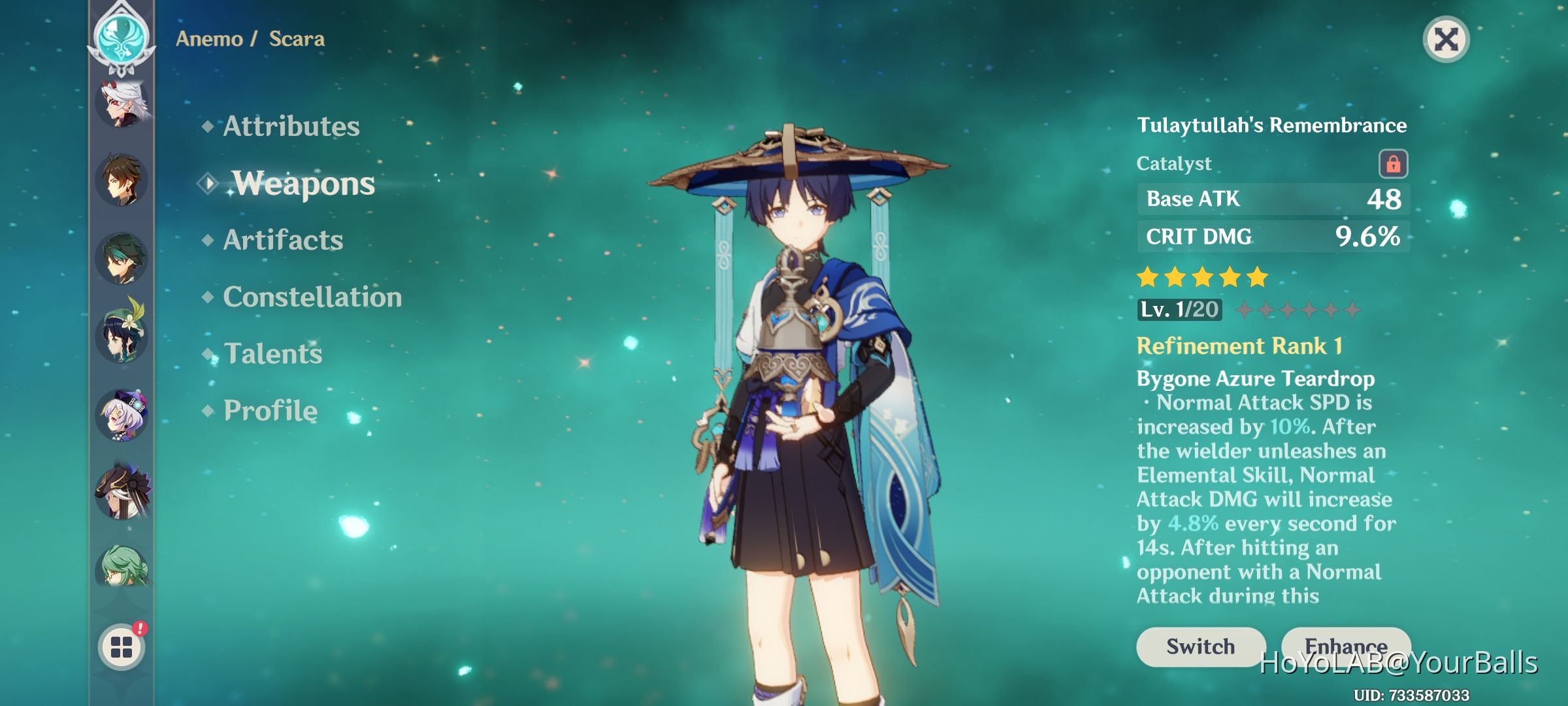This screenshot has width=1568, height=706.
Task: Select the white-haired Itto character portrait
Action: tap(123, 105)
